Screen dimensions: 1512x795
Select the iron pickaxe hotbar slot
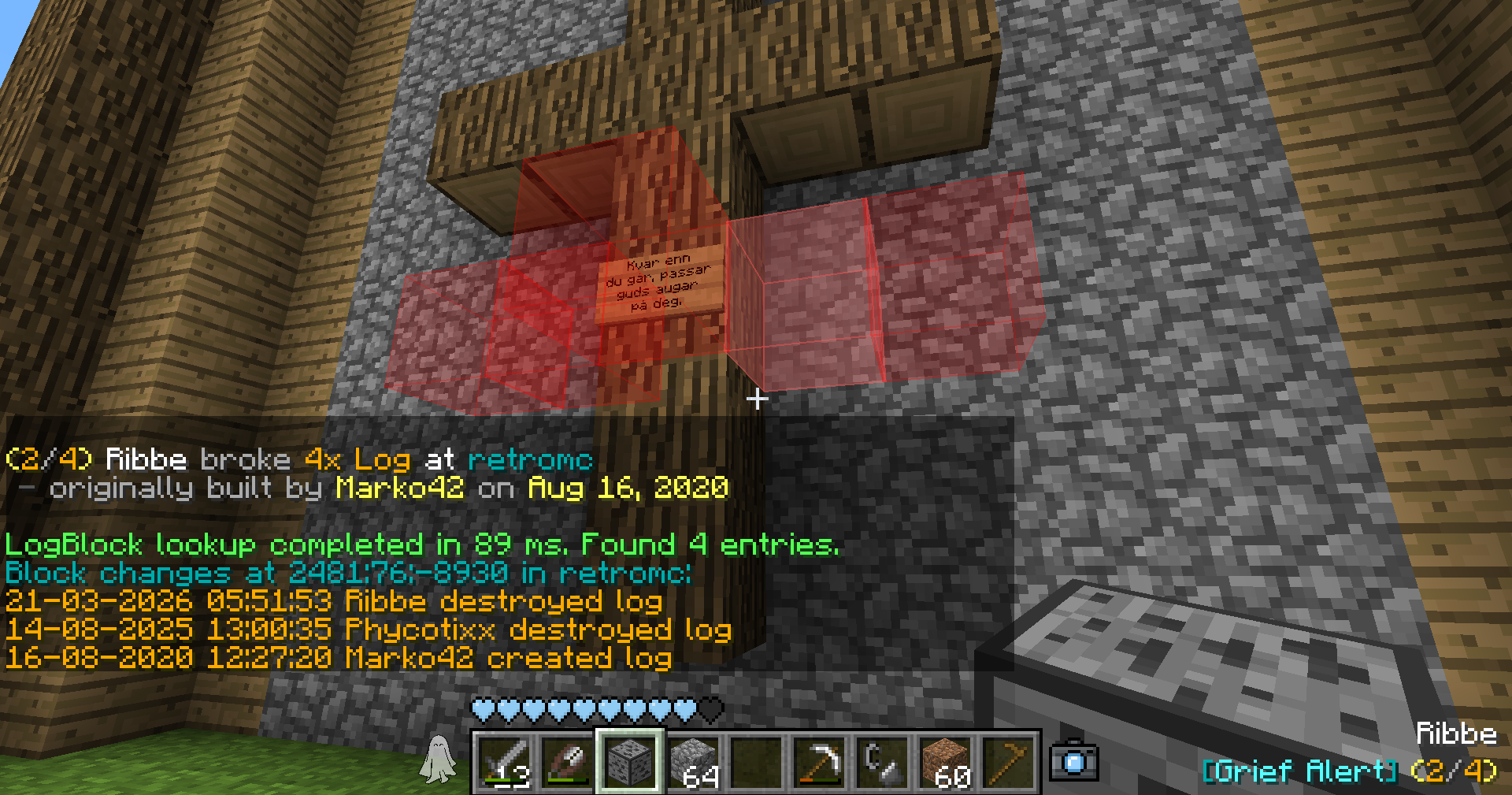coord(820,762)
